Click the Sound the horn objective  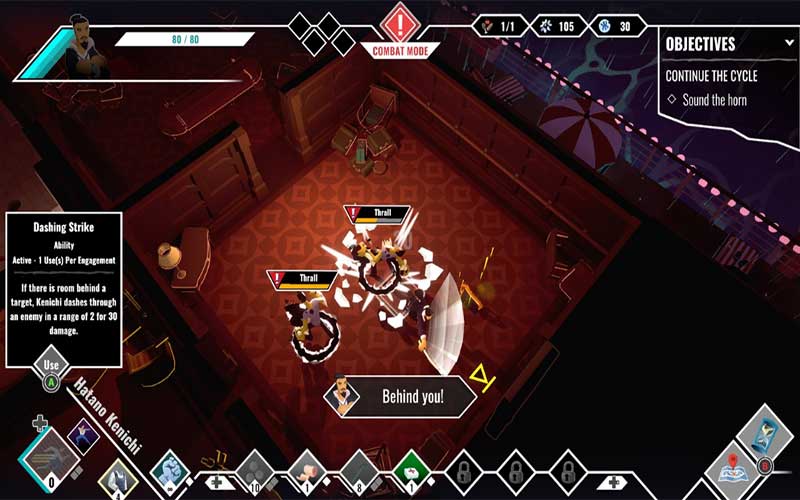pos(712,100)
